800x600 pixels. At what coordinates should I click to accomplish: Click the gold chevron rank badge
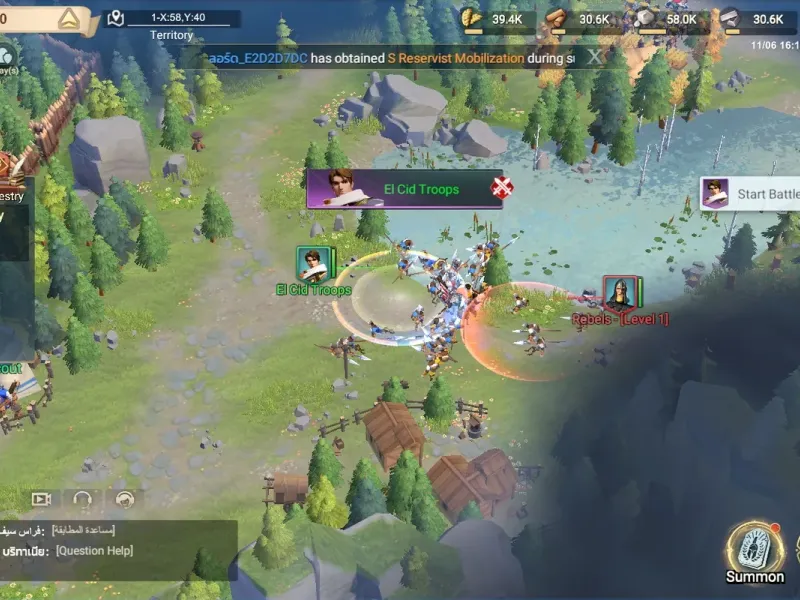[x=69, y=18]
